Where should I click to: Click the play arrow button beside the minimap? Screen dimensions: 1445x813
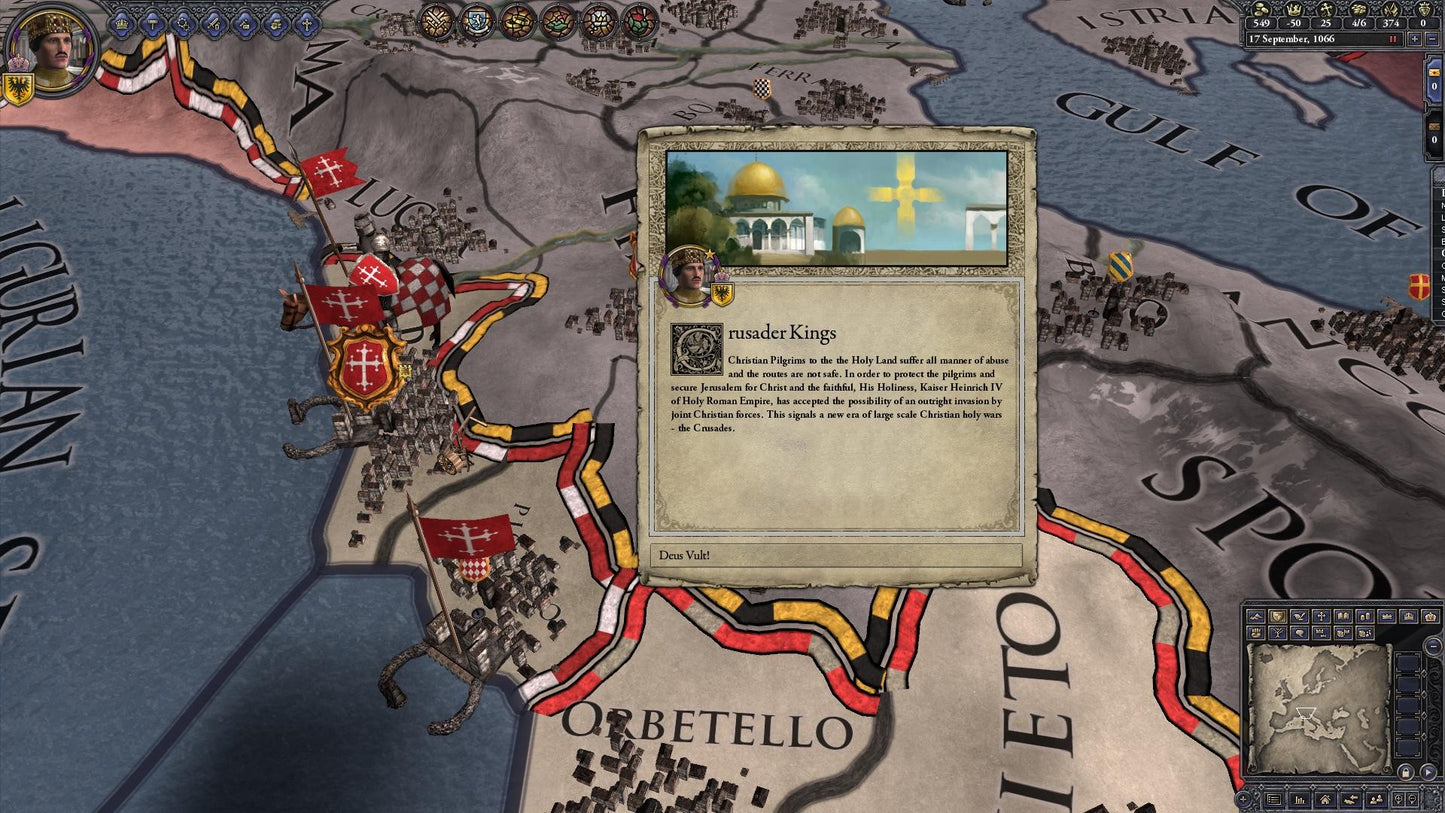point(1428,772)
